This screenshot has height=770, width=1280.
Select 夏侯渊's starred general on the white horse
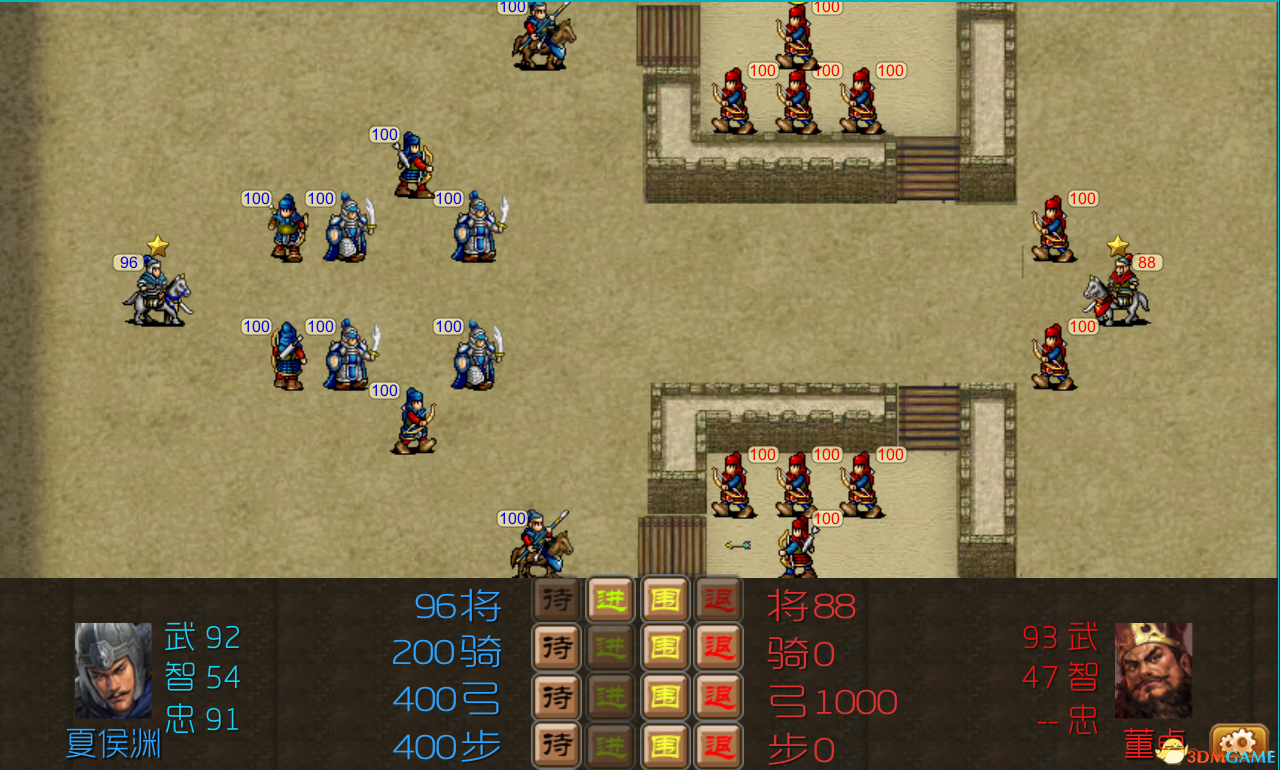158,290
